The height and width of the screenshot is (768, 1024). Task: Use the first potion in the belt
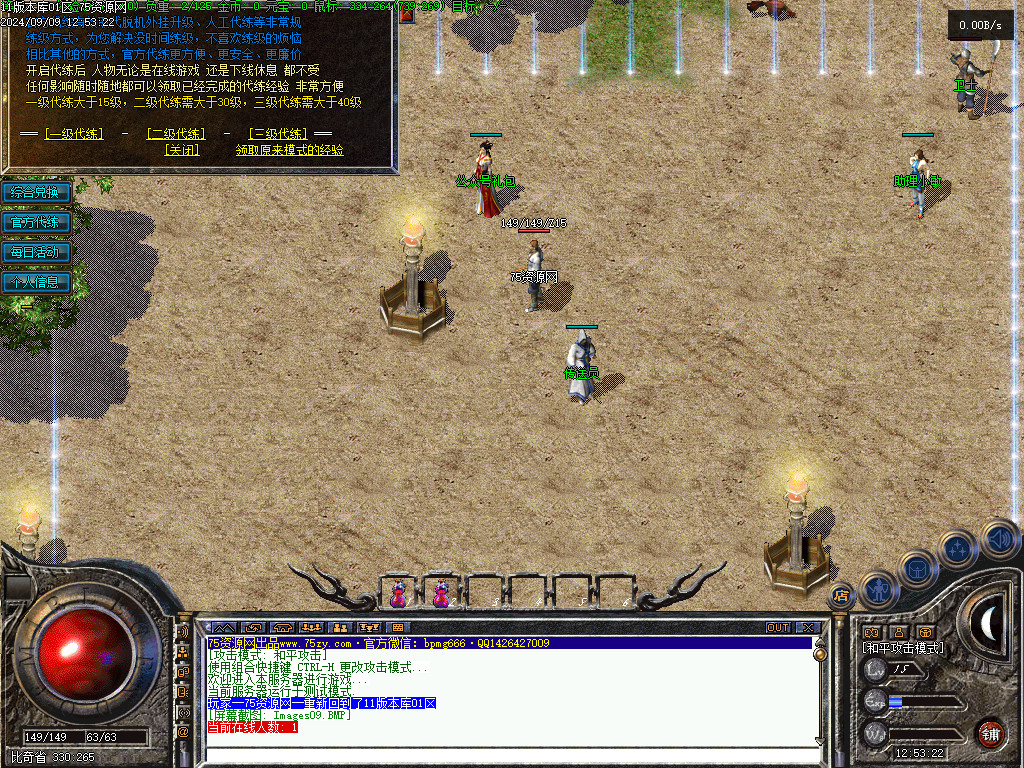point(399,594)
